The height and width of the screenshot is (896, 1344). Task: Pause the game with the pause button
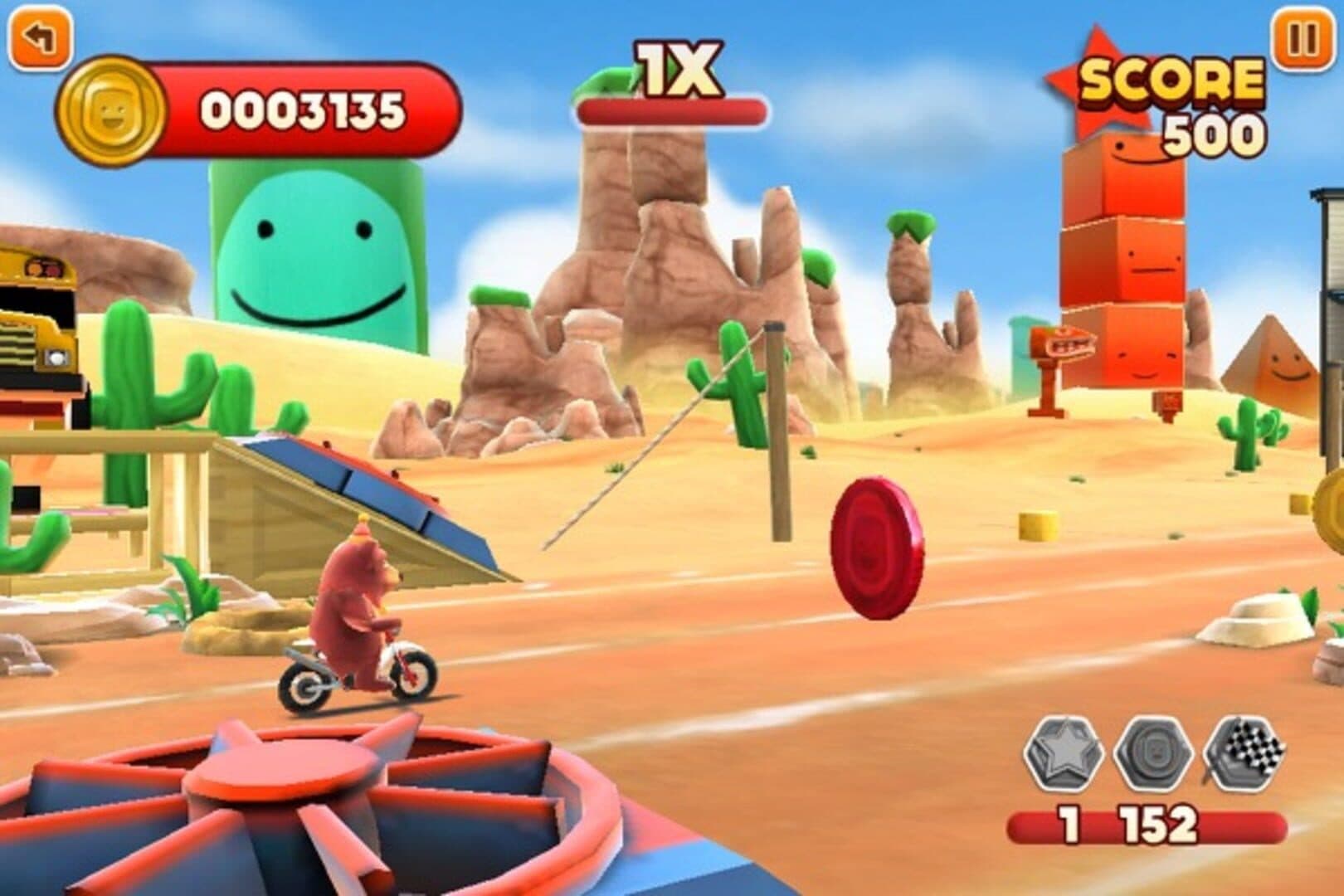click(1302, 38)
